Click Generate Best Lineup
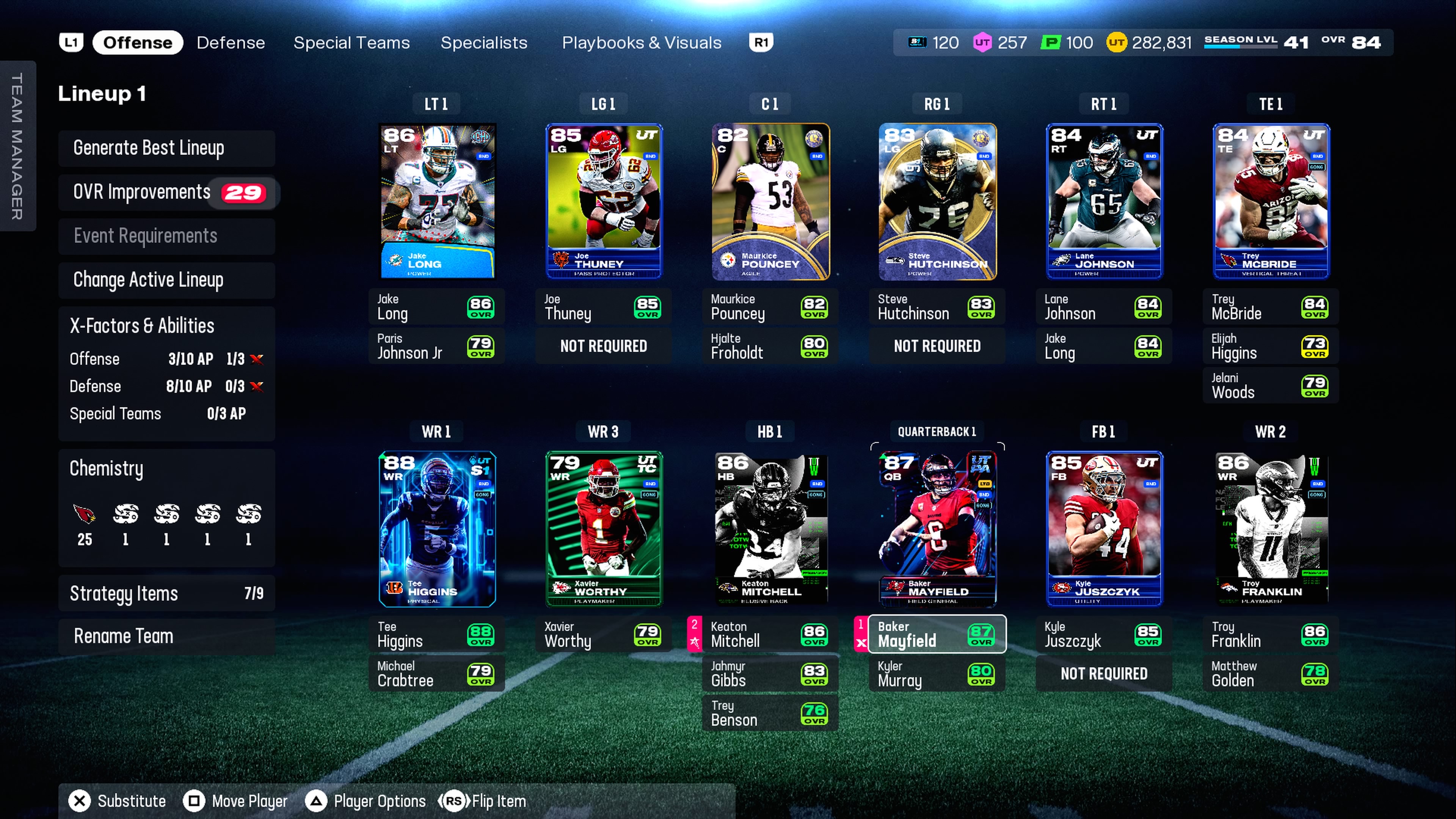Image resolution: width=1456 pixels, height=819 pixels. pos(166,148)
